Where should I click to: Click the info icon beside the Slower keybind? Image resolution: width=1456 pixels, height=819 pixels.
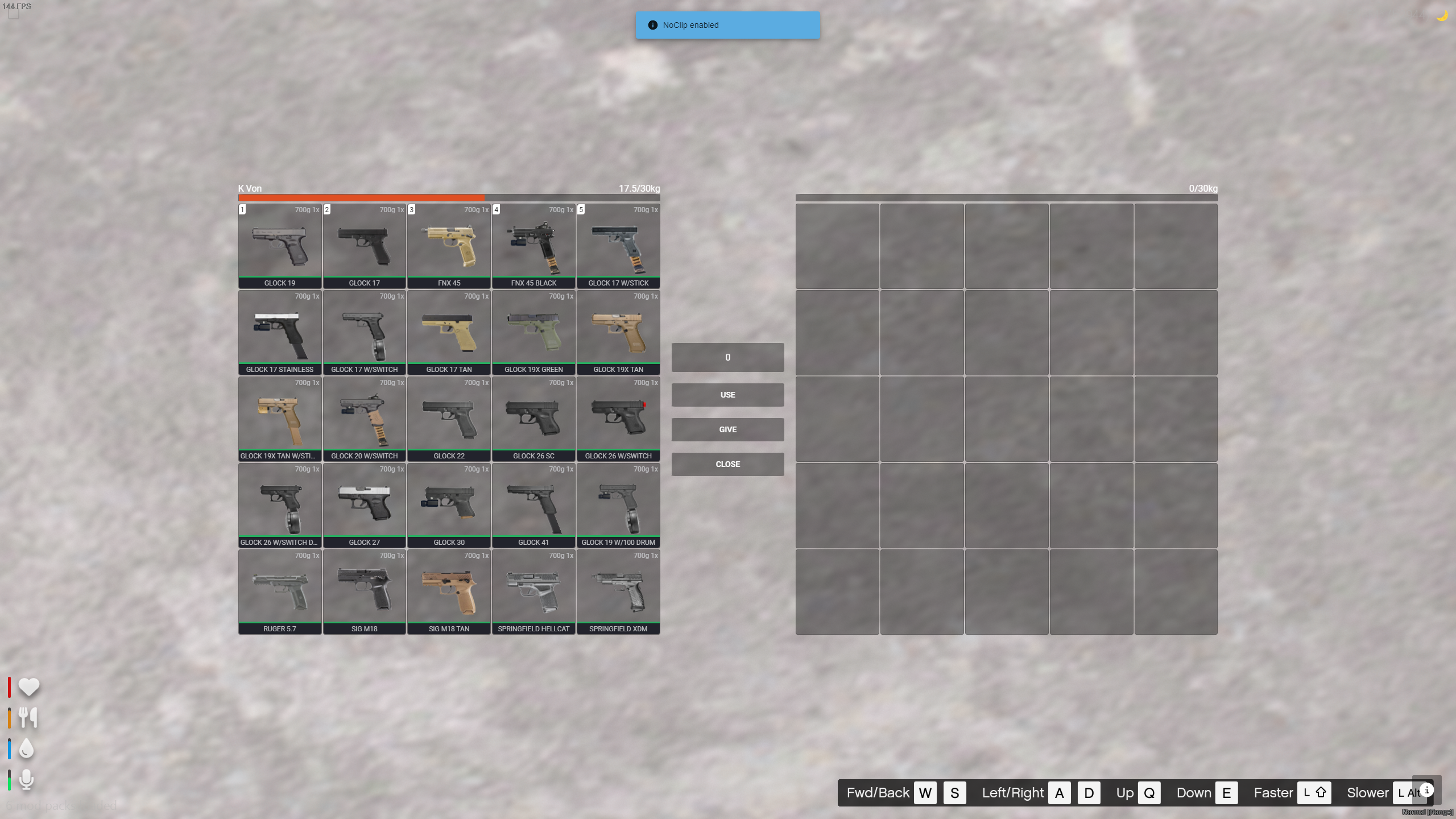click(x=1428, y=789)
